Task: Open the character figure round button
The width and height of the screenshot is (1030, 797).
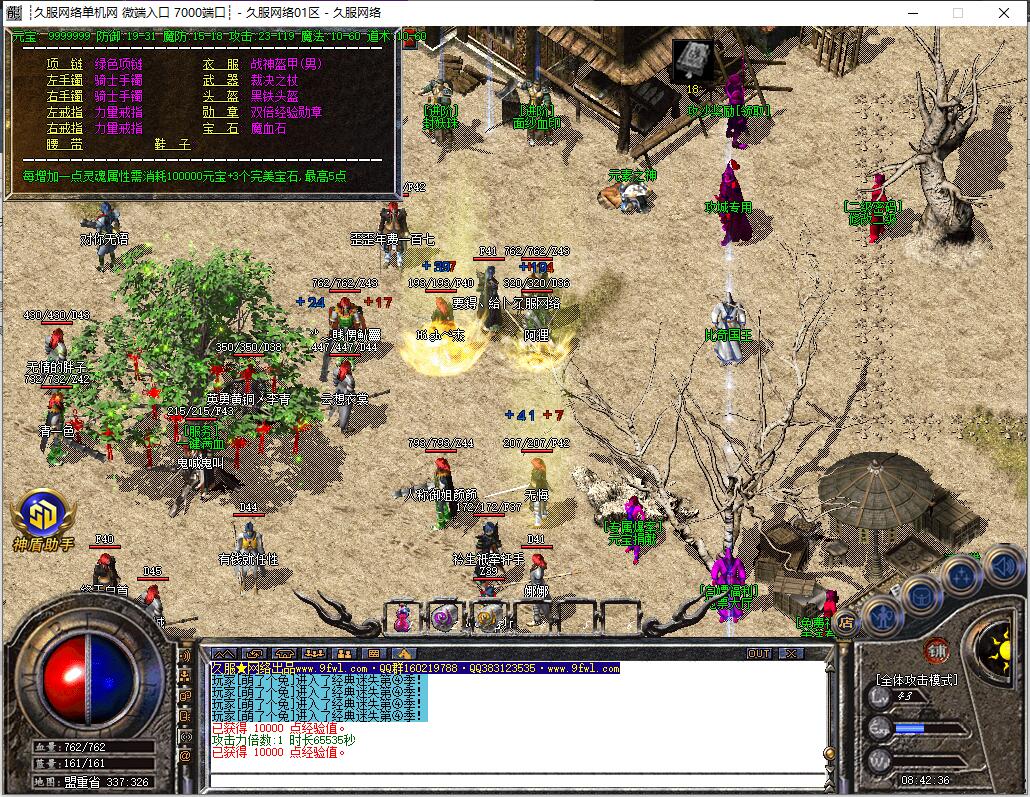Action: coord(883,617)
